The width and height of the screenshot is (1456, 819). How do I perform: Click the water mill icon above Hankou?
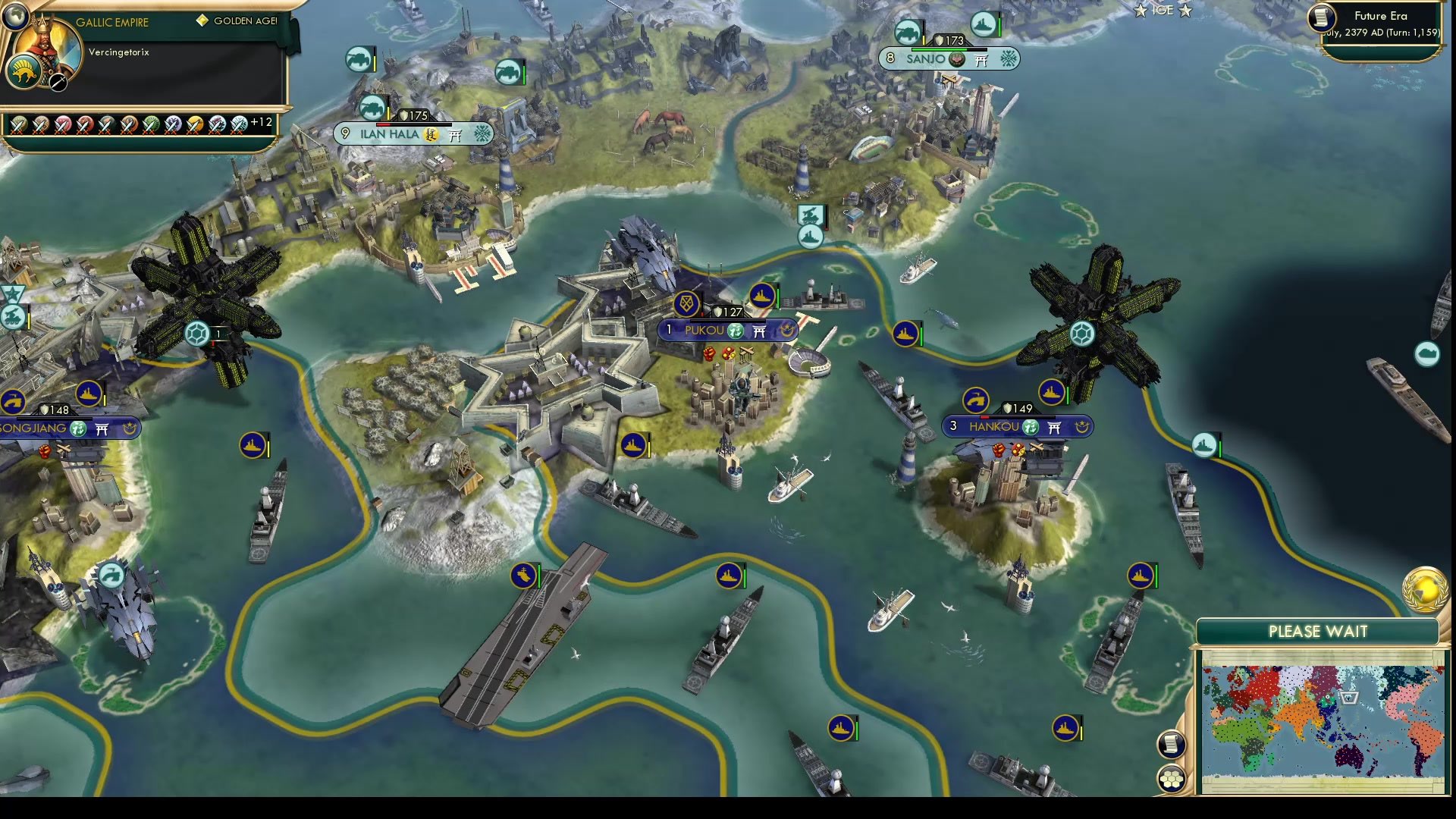(x=975, y=400)
